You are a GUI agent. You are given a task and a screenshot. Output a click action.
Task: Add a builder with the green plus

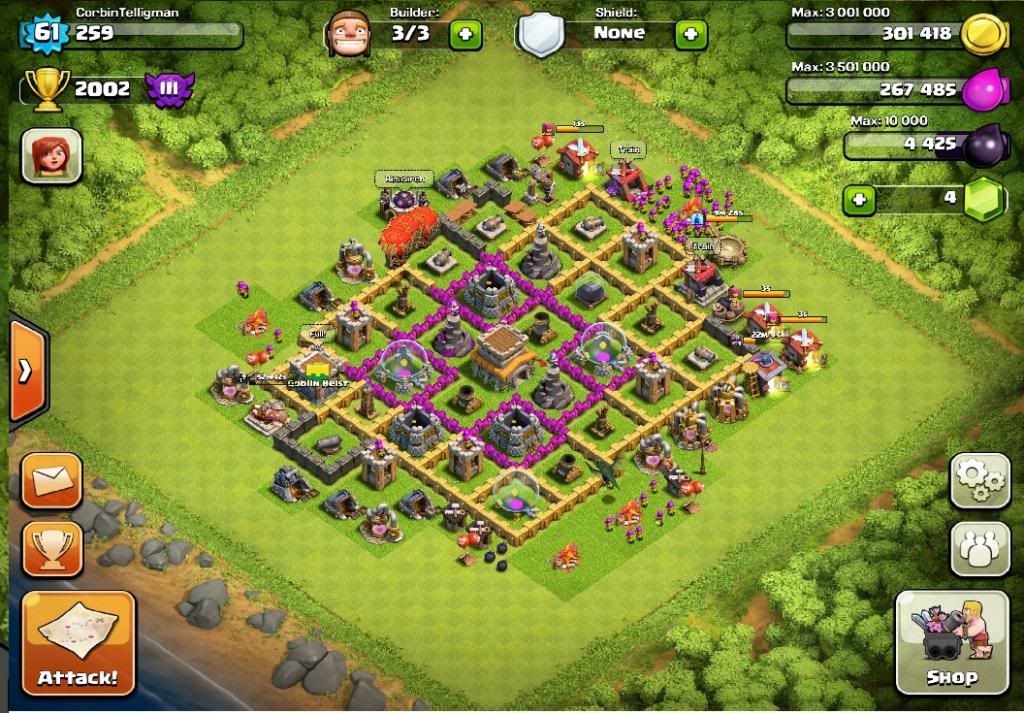click(x=465, y=34)
